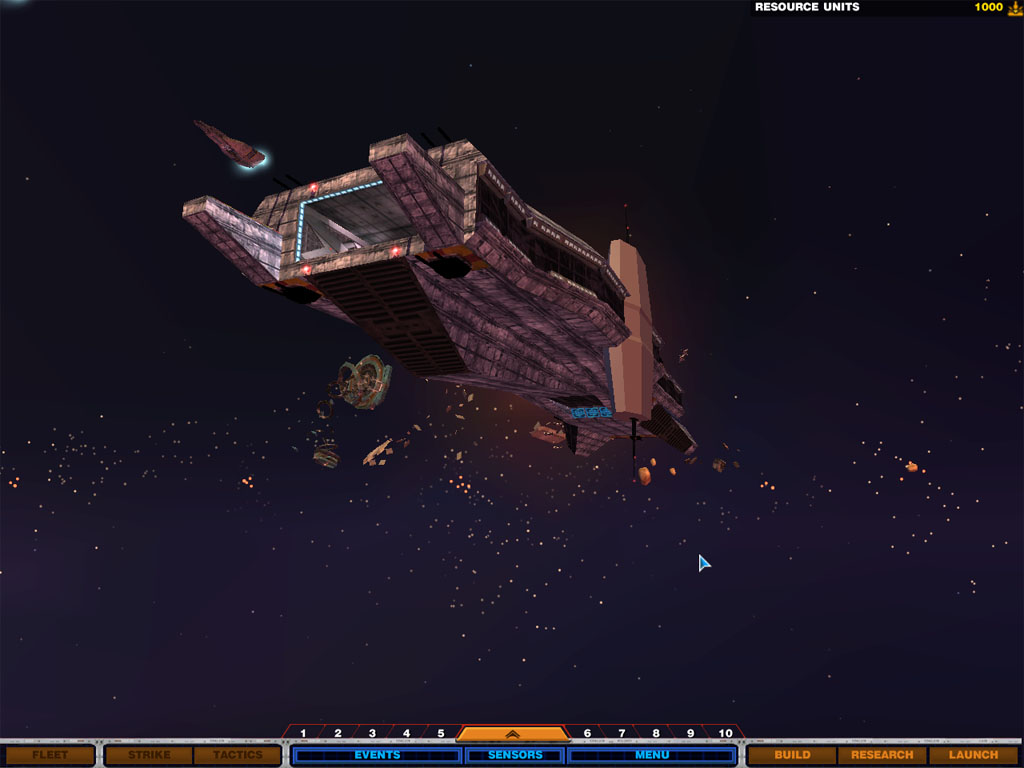Select control group 10
1024x768 pixels.
coord(726,733)
